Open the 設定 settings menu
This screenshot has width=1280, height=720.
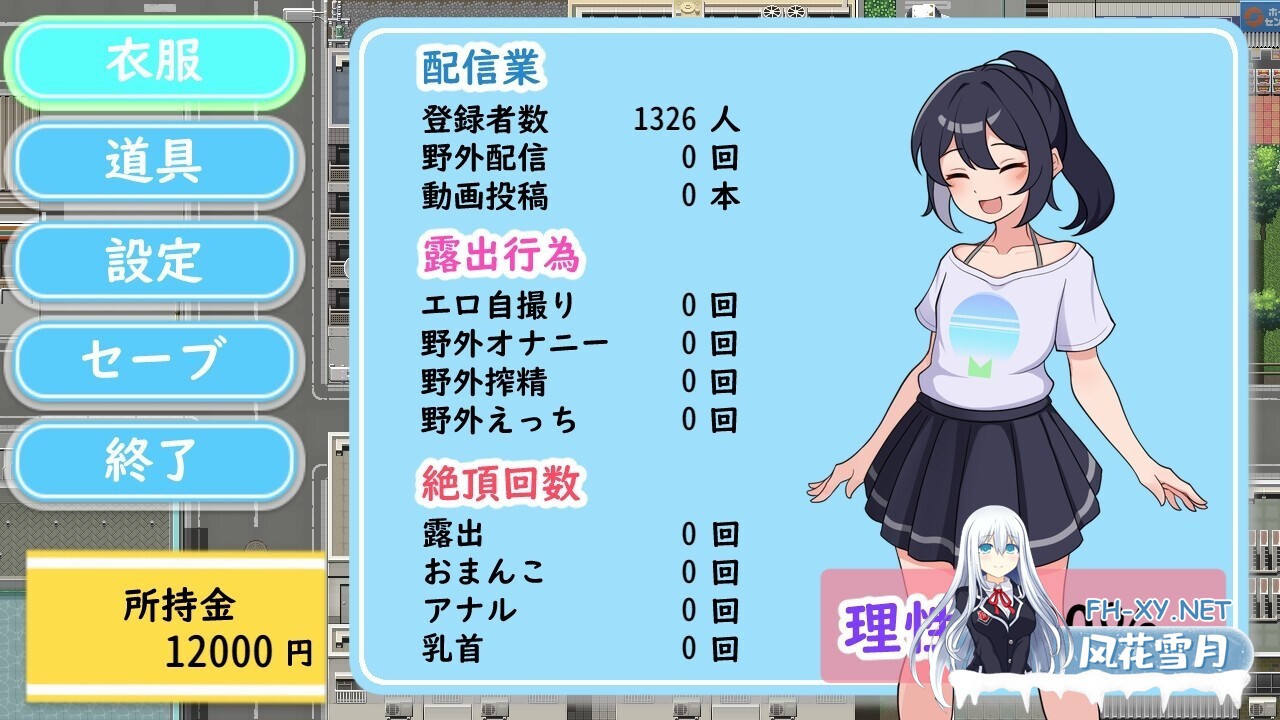coord(155,261)
